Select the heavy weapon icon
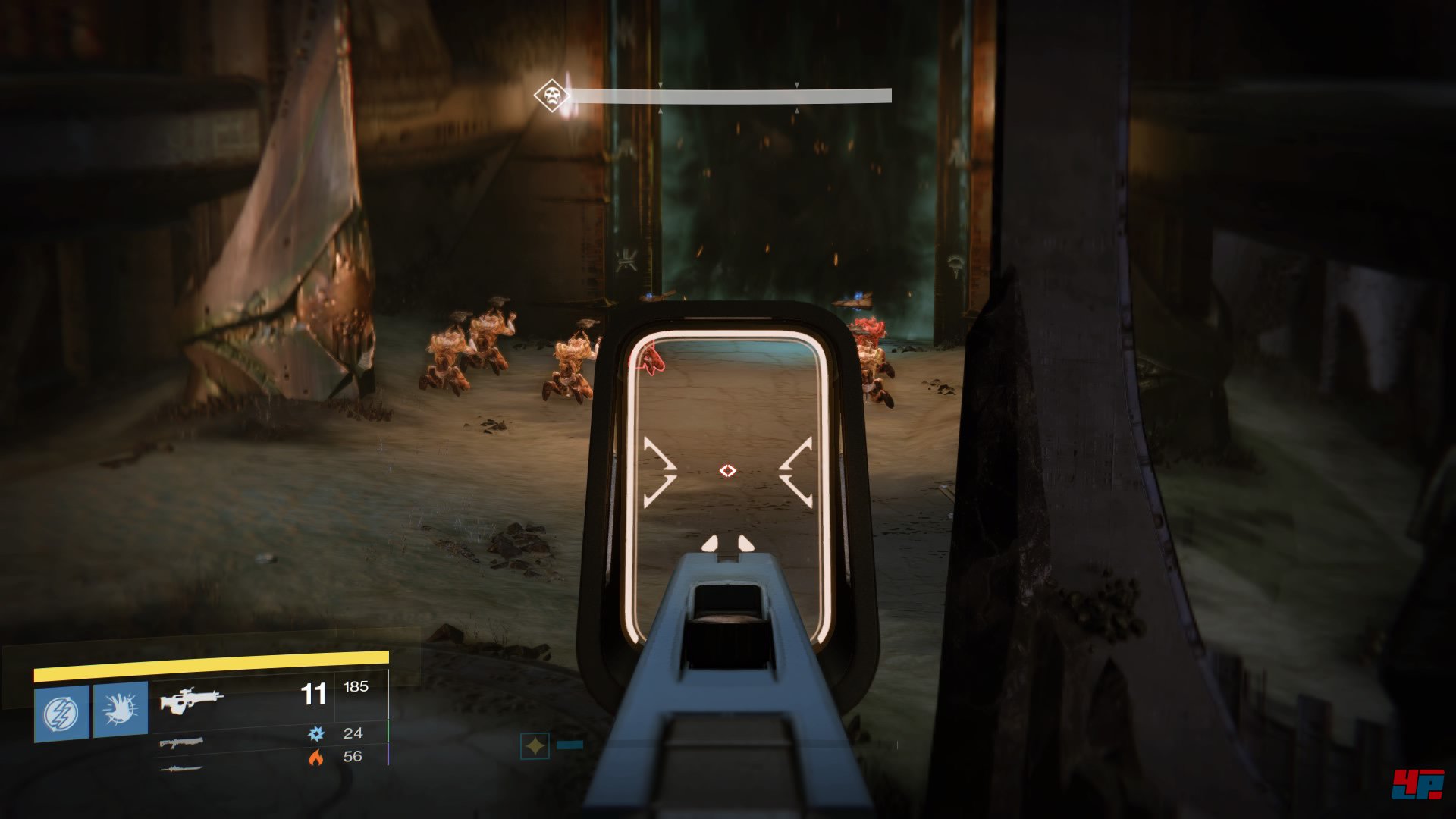This screenshot has height=819, width=1456. (181, 769)
